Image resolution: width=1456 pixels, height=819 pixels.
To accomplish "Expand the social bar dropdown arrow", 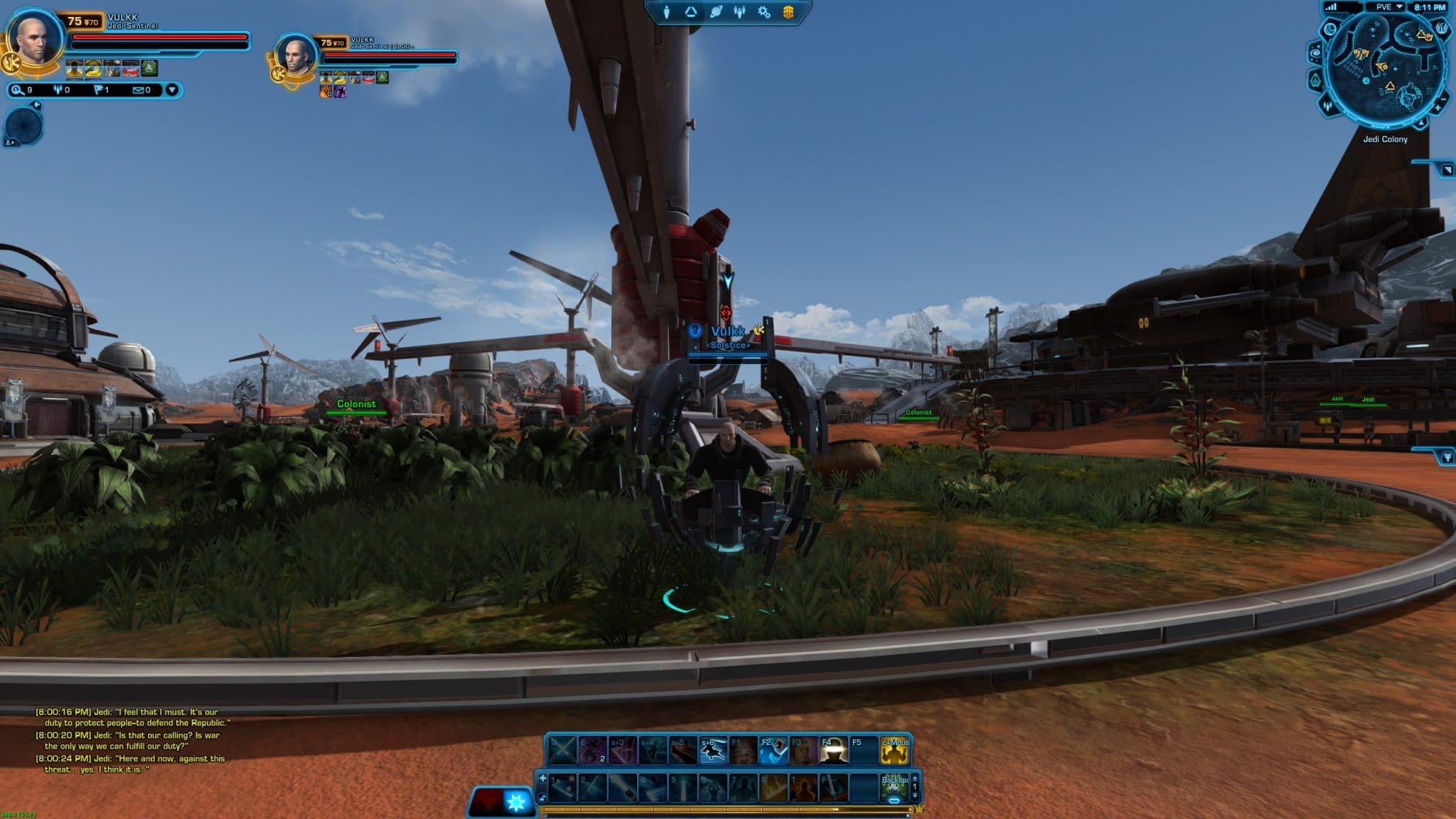I will [x=171, y=90].
